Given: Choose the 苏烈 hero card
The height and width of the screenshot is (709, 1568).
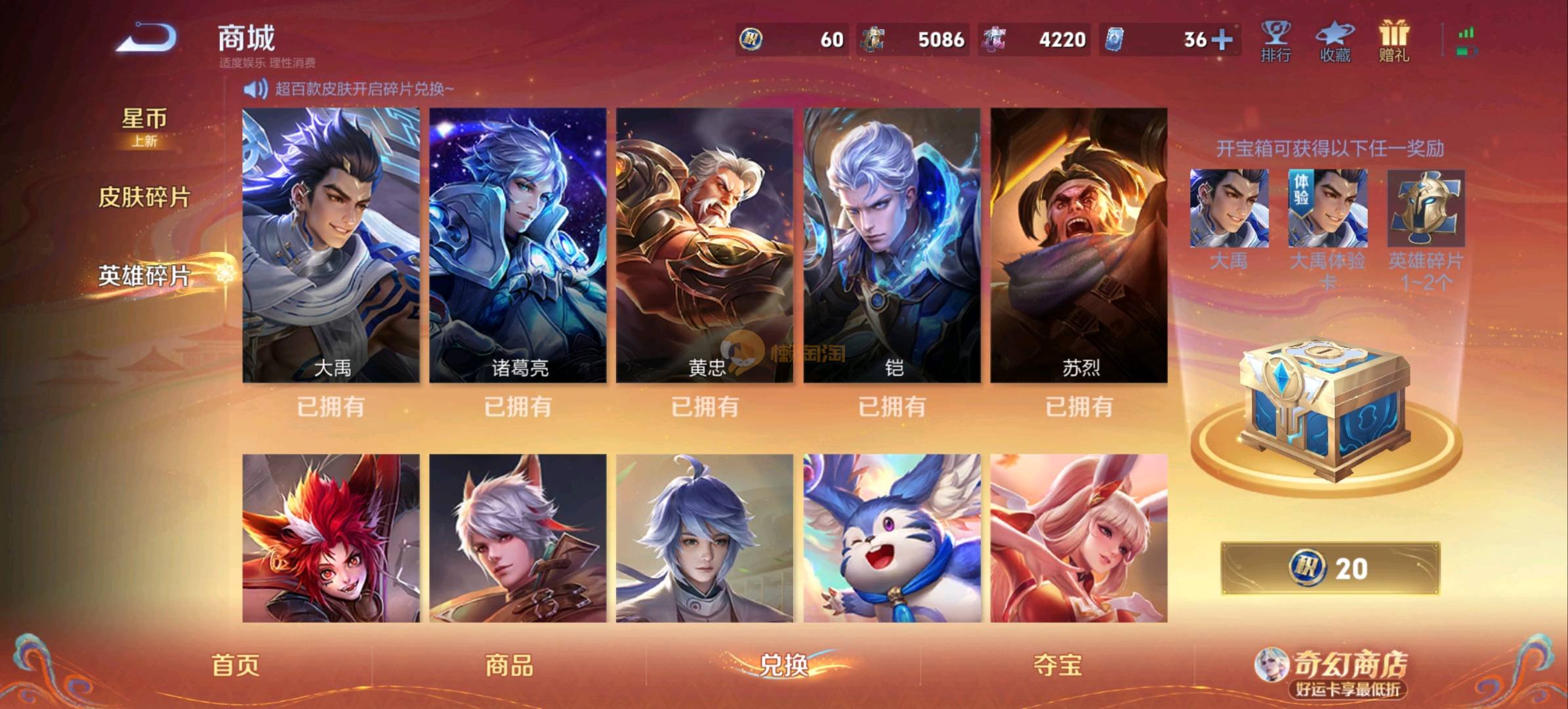Looking at the screenshot, I should [x=1079, y=245].
